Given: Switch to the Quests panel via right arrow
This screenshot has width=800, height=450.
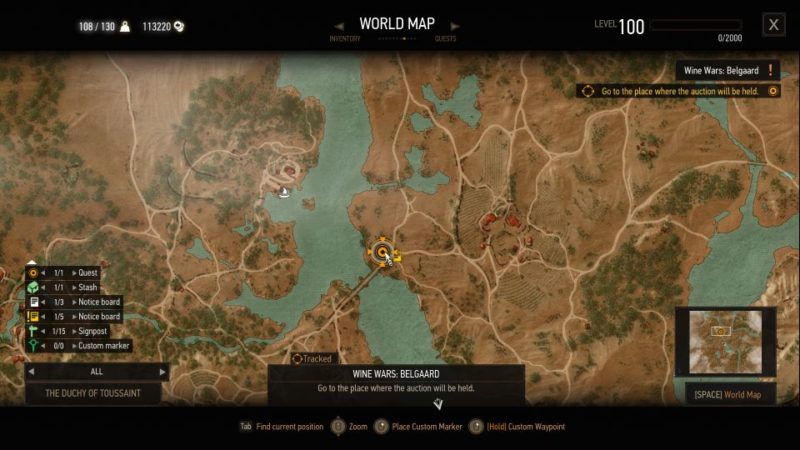Looking at the screenshot, I should point(456,25).
